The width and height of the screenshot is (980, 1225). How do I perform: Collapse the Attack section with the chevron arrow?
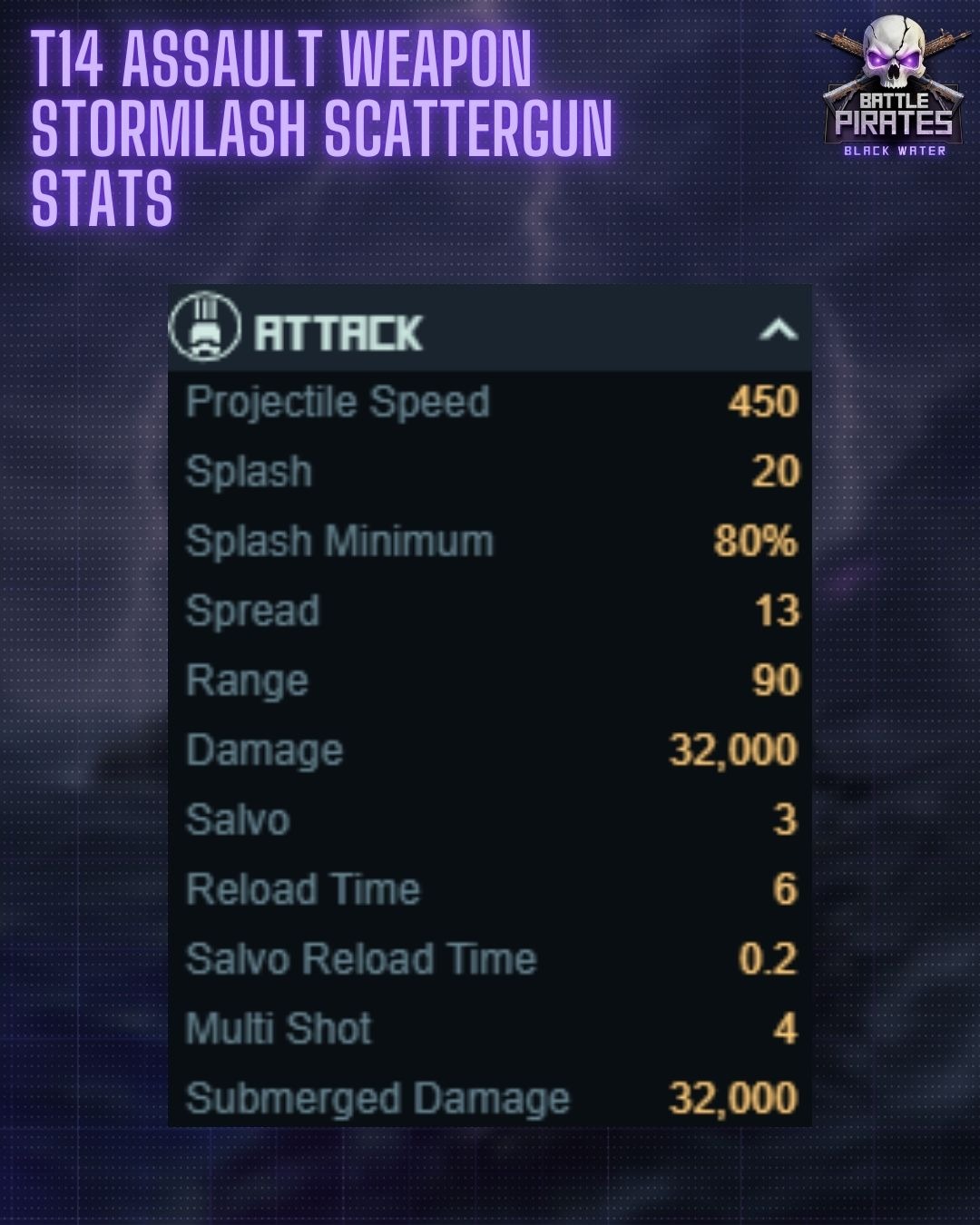point(778,329)
